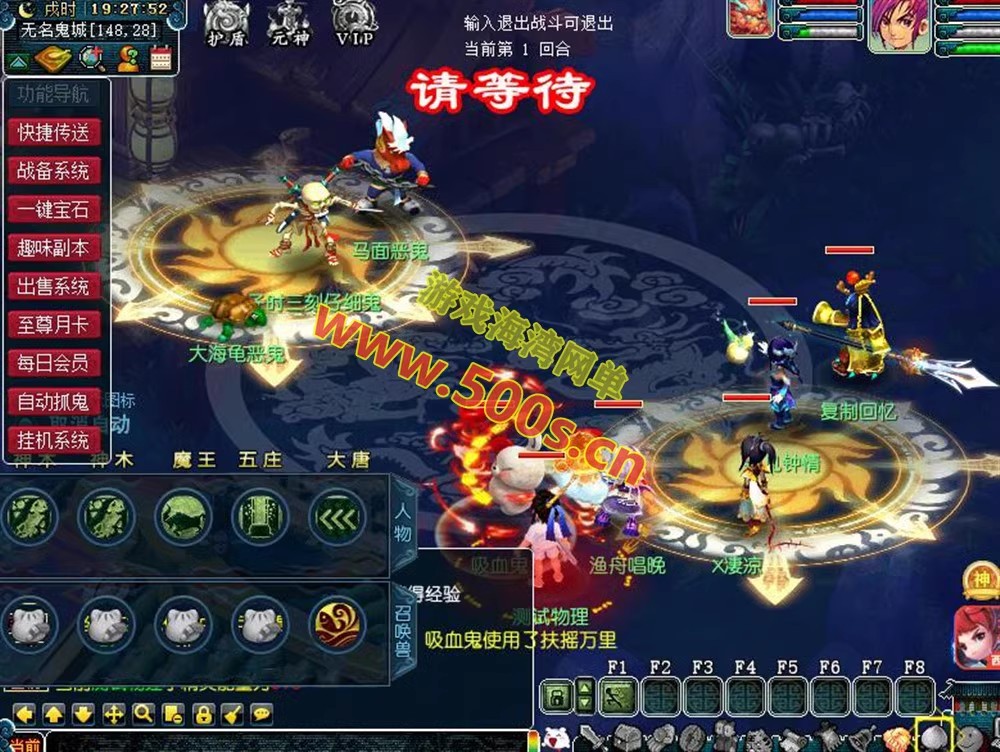The image size is (1000, 752).
Task: Activate 自动抓鬼 auto ghost catching
Action: 54,402
